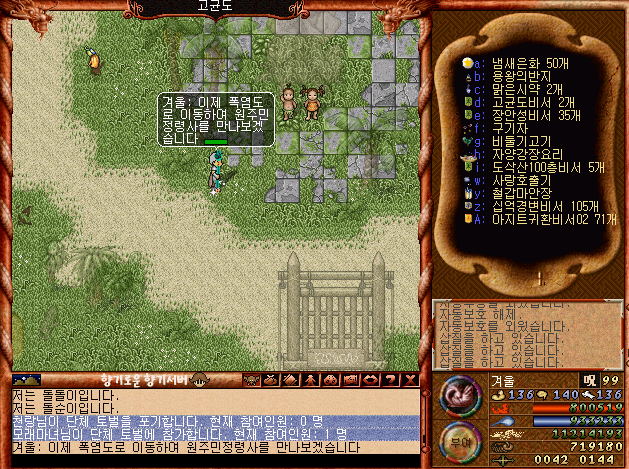The width and height of the screenshot is (629, 469).
Task: Click the round phoenix emblem button
Action: click(x=459, y=394)
